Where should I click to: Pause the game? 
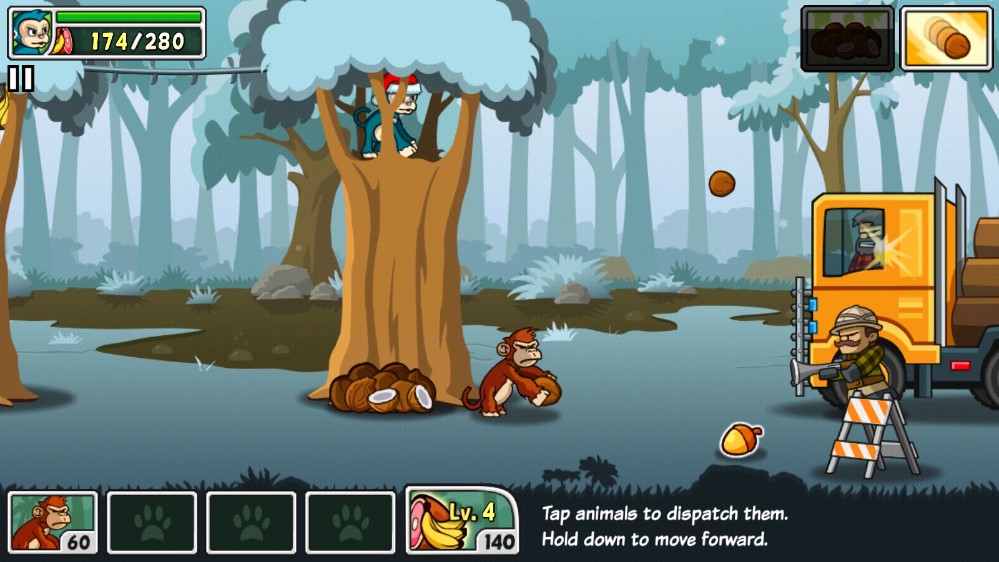[20, 78]
